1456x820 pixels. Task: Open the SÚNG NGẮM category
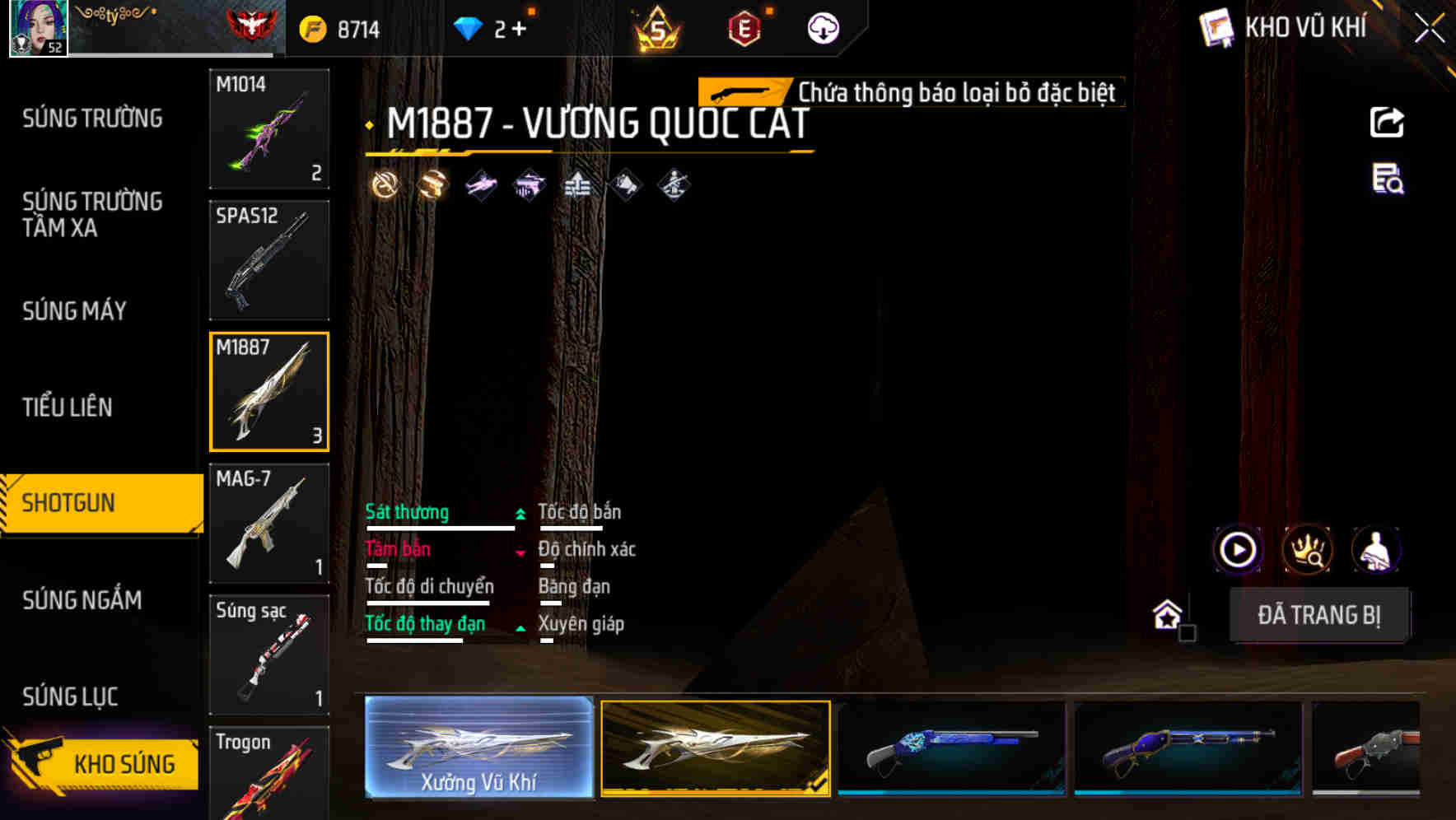[82, 601]
